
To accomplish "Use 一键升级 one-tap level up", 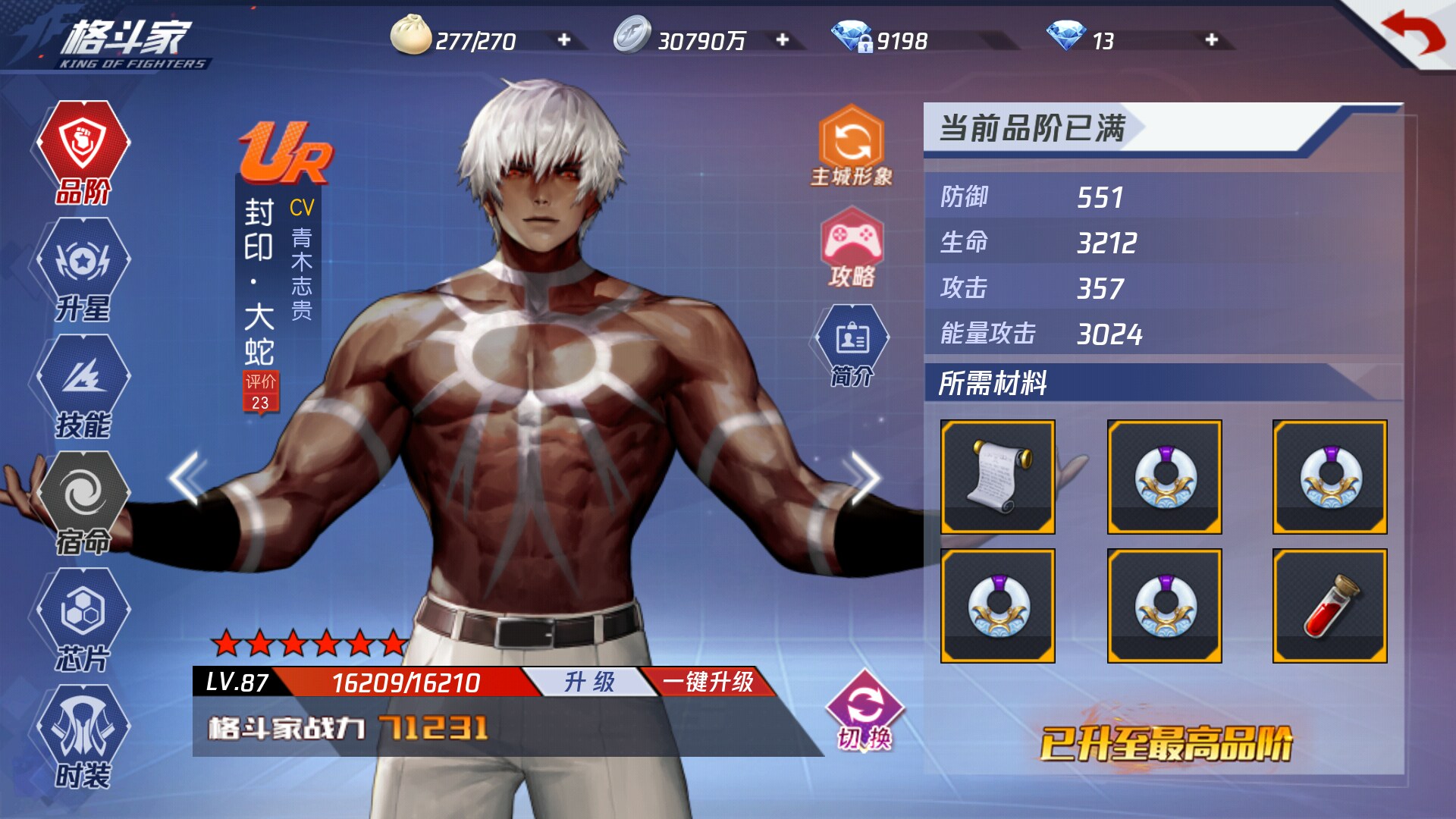I will (708, 682).
